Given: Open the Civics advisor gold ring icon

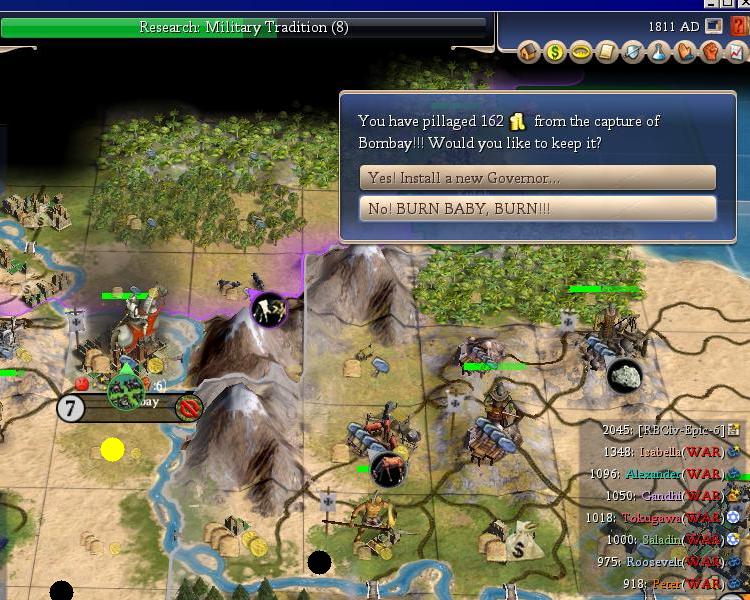Looking at the screenshot, I should click(582, 52).
